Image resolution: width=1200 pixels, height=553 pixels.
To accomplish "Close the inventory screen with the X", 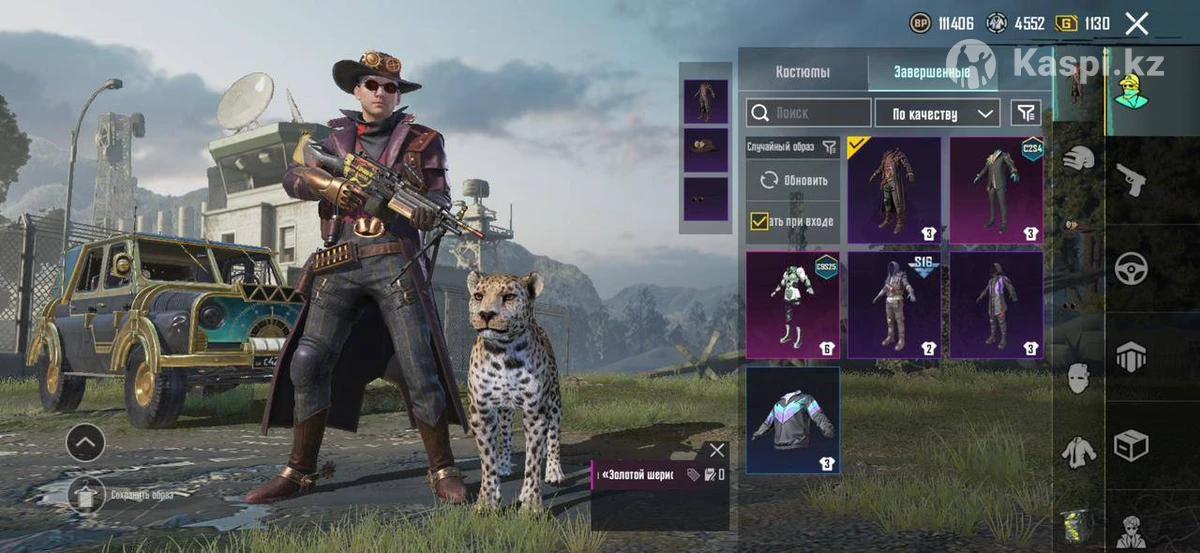I will click(1137, 24).
